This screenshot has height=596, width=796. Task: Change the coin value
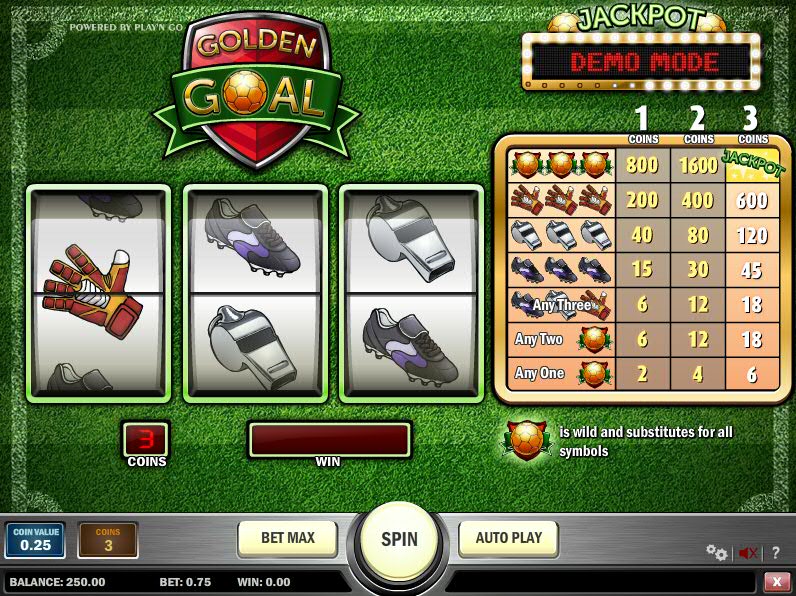35,540
